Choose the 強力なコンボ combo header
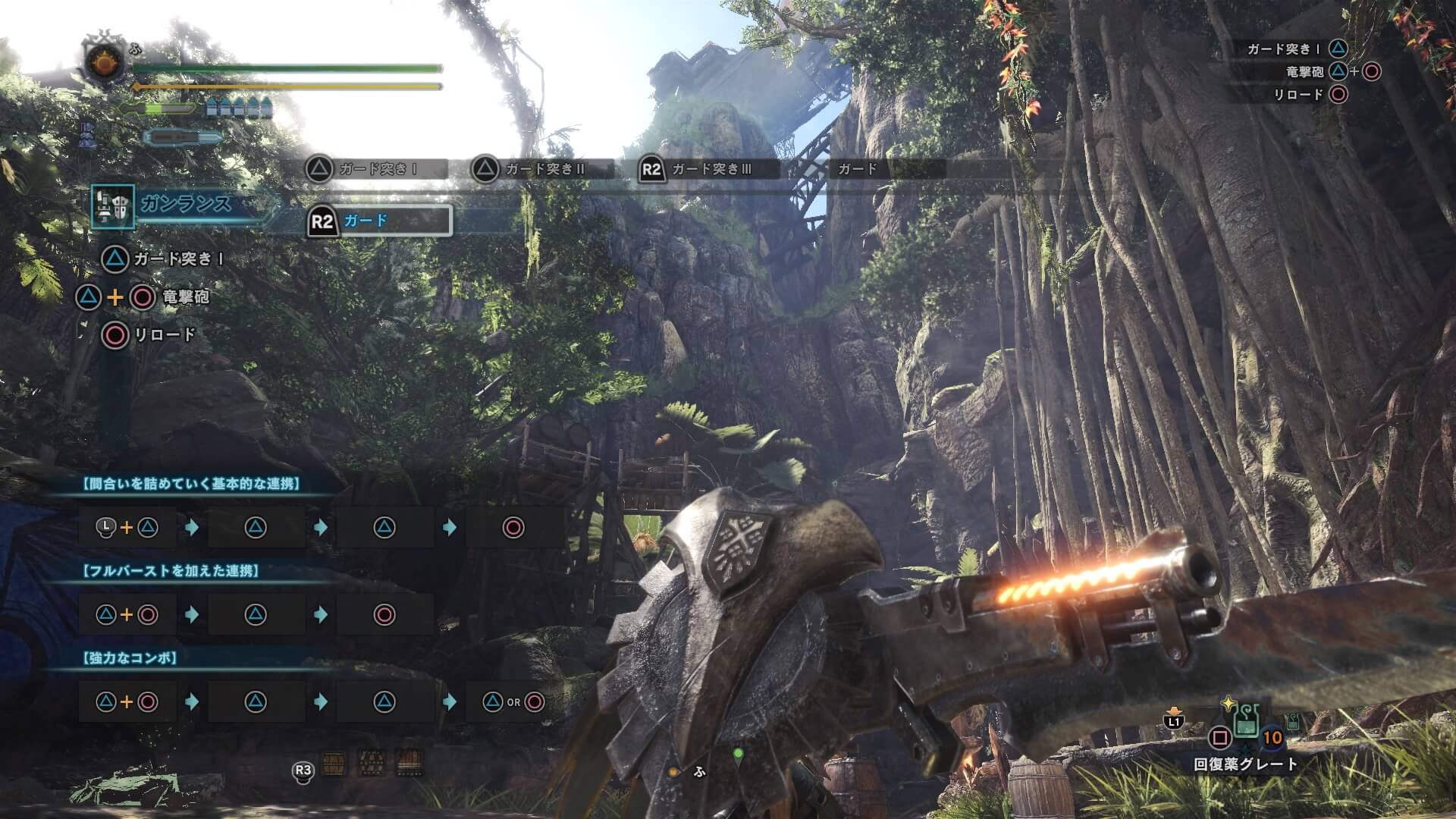1456x819 pixels. click(x=130, y=658)
